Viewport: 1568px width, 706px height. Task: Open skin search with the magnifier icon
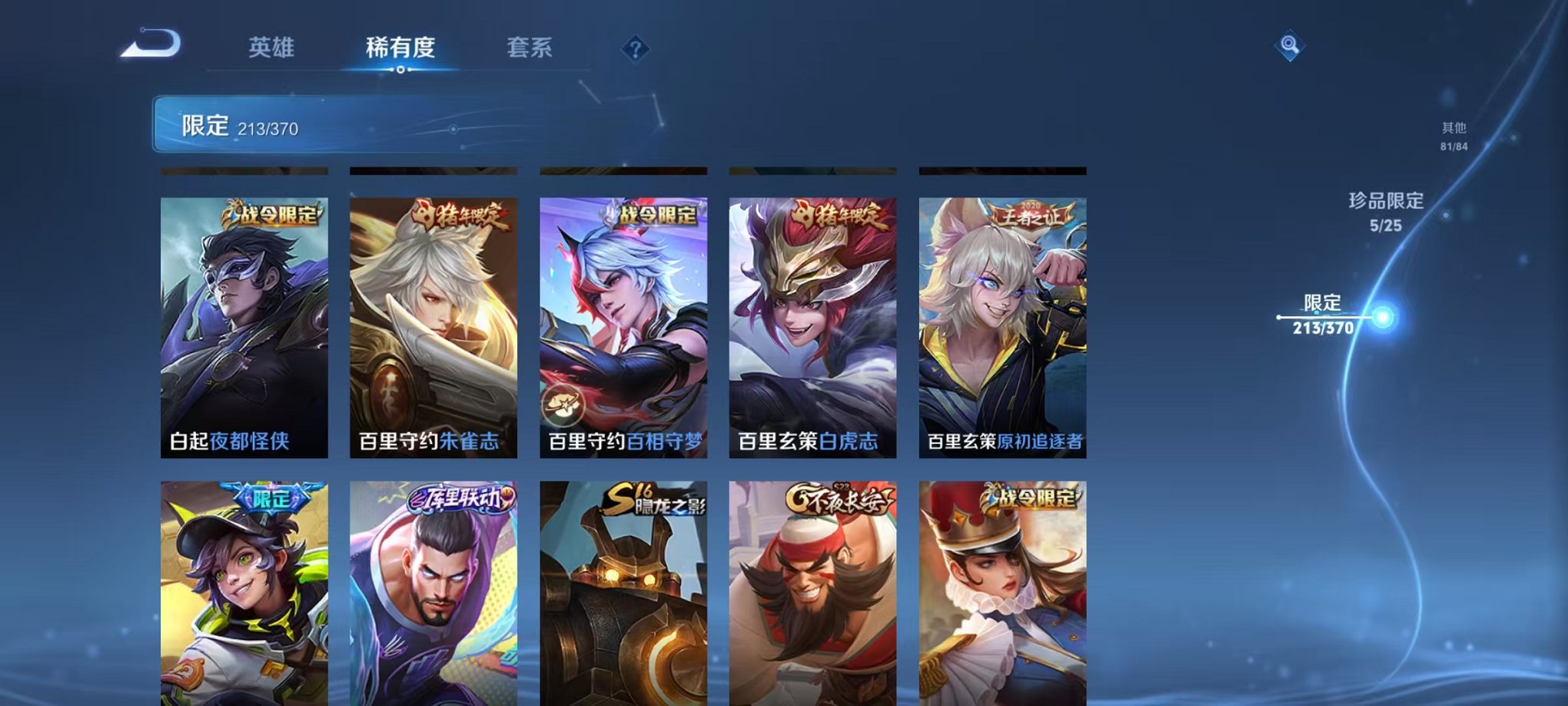pos(1288,44)
